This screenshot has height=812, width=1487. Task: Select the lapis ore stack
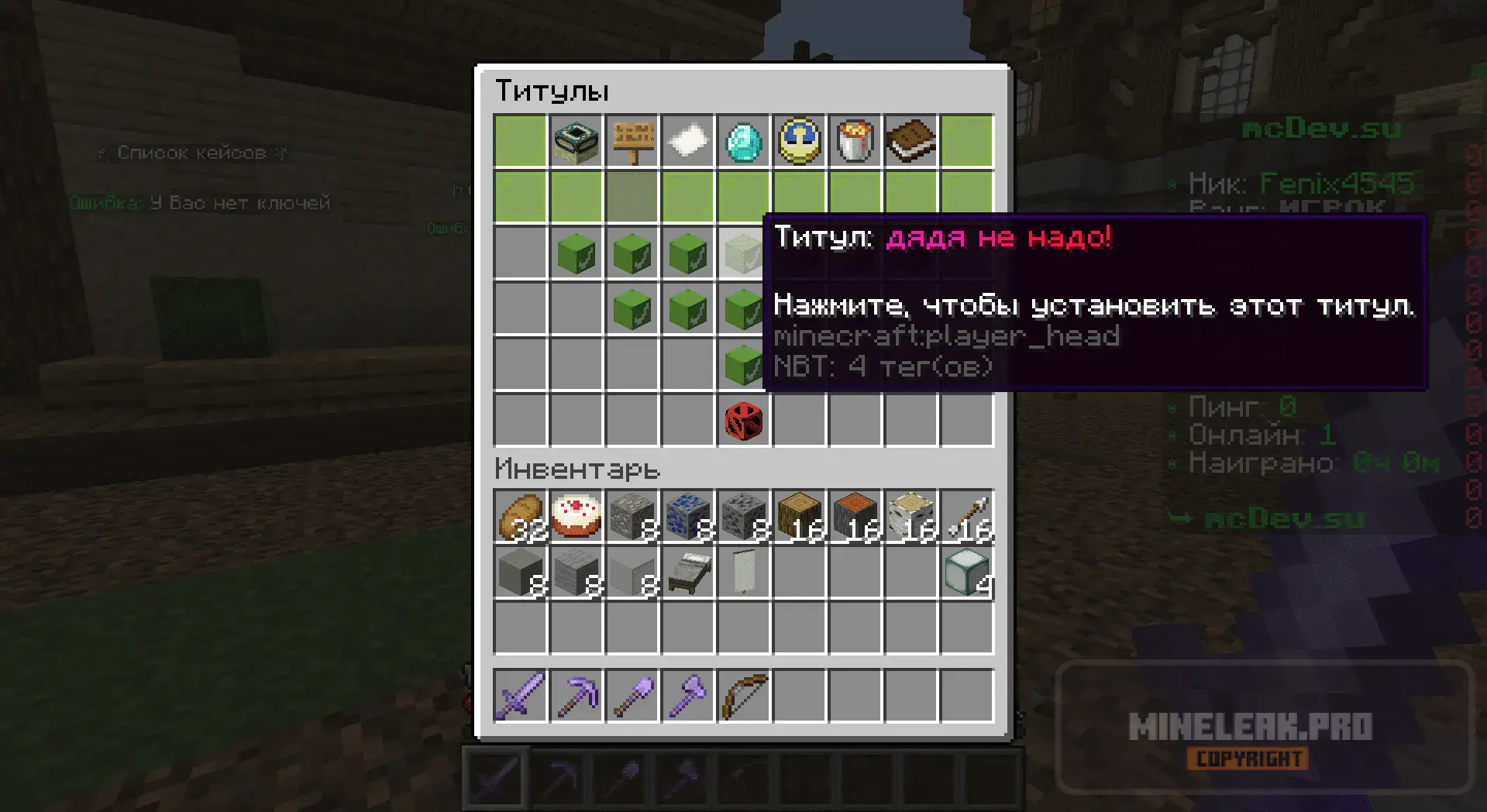tap(688, 517)
